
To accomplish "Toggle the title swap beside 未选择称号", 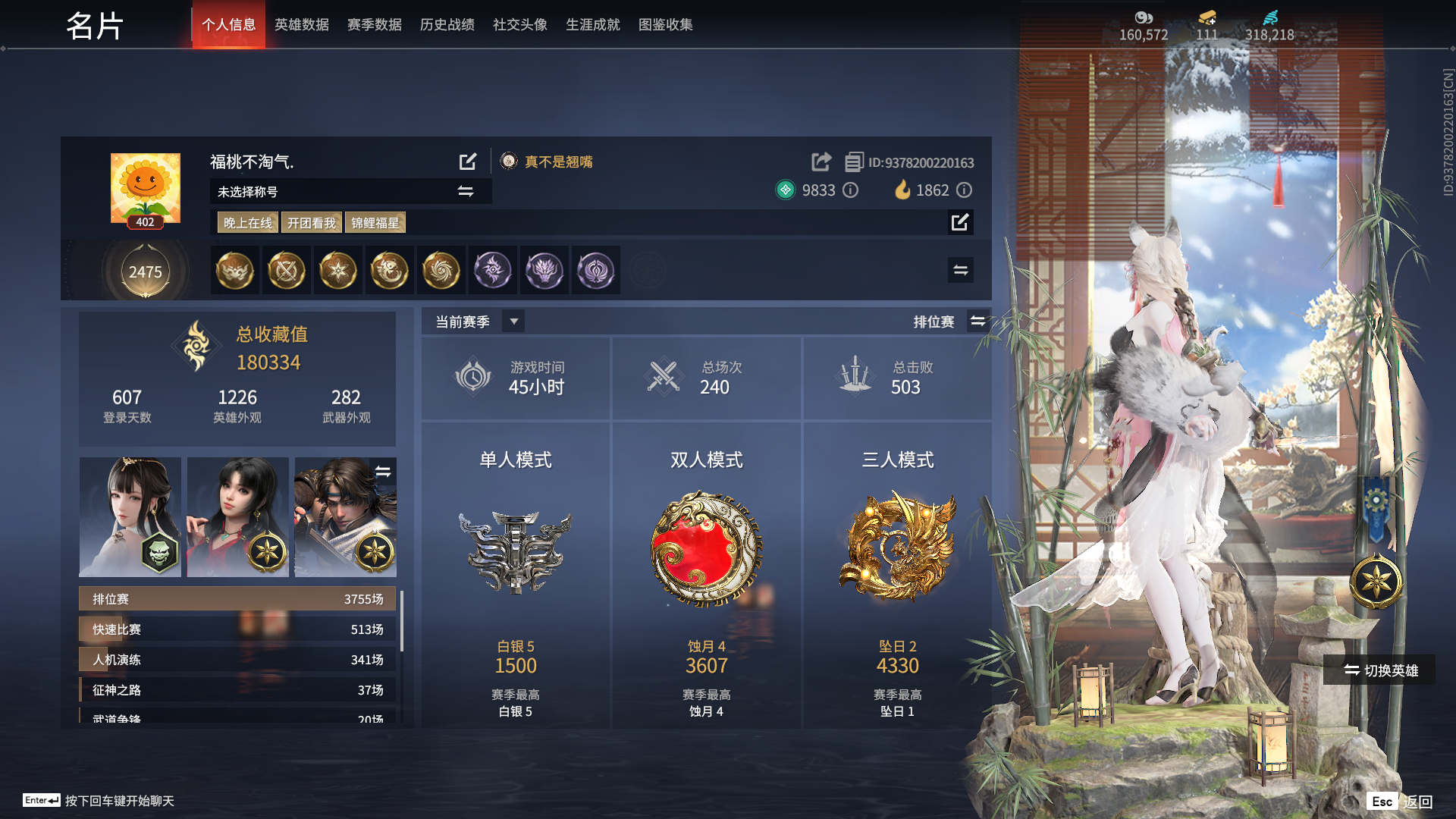I will pyautogui.click(x=466, y=191).
